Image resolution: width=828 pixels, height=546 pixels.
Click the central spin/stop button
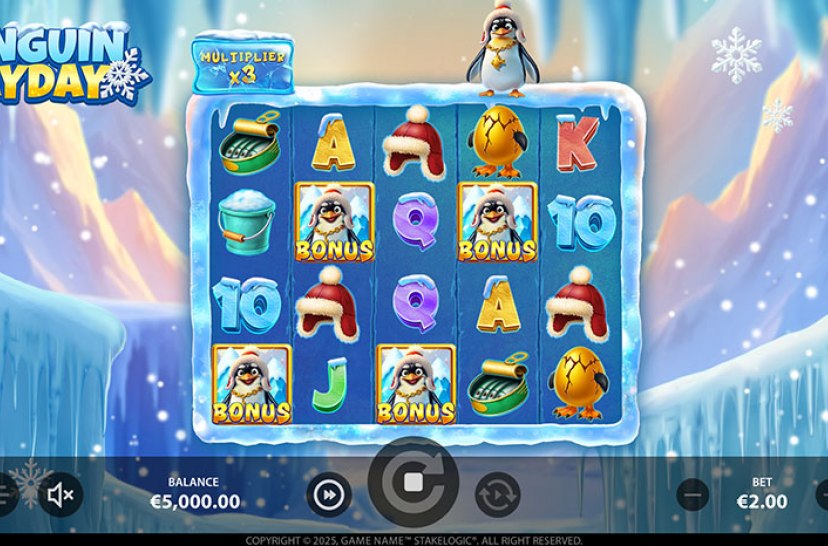point(413,484)
